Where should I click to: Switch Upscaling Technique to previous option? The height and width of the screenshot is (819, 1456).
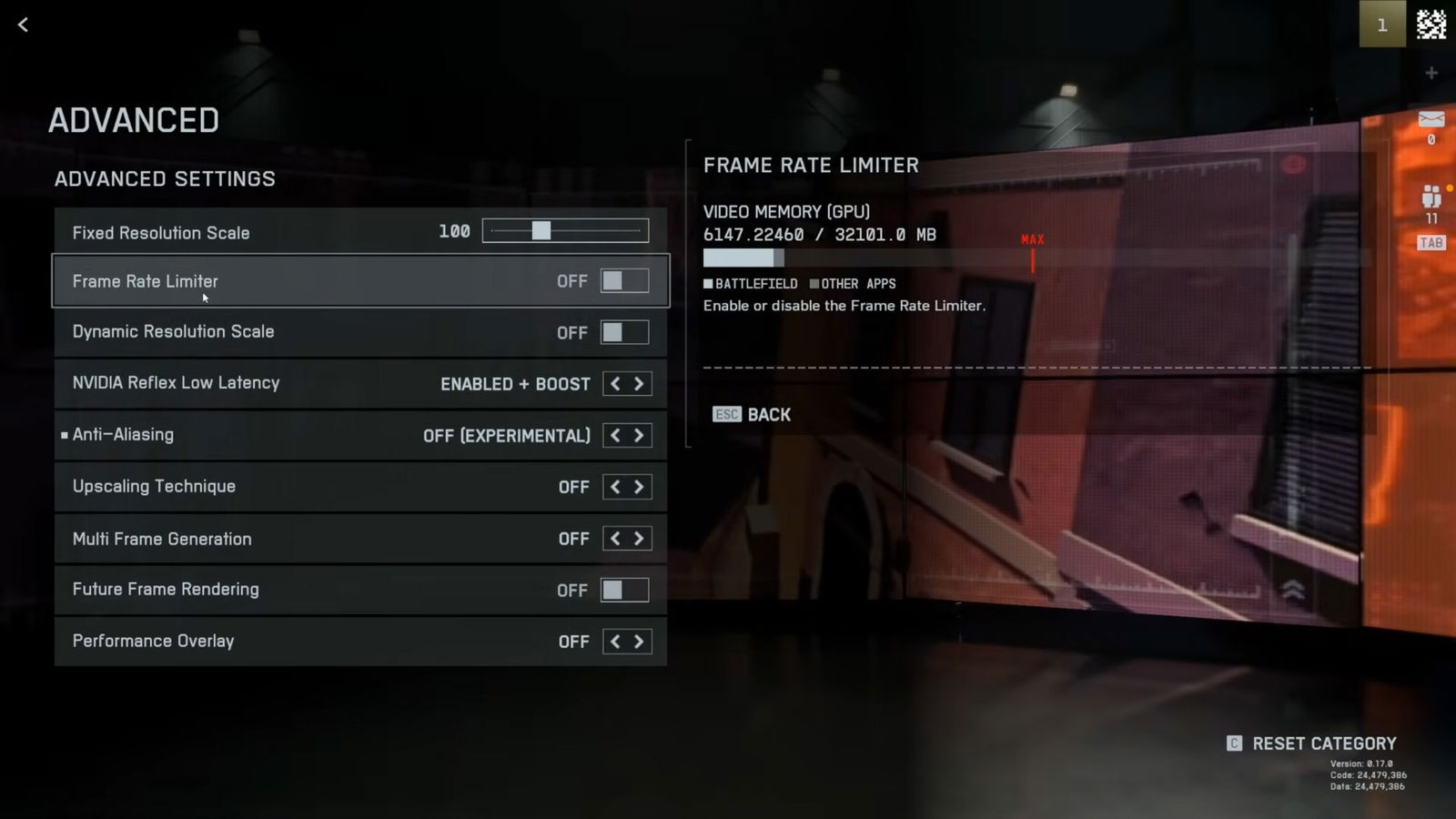[x=615, y=487]
